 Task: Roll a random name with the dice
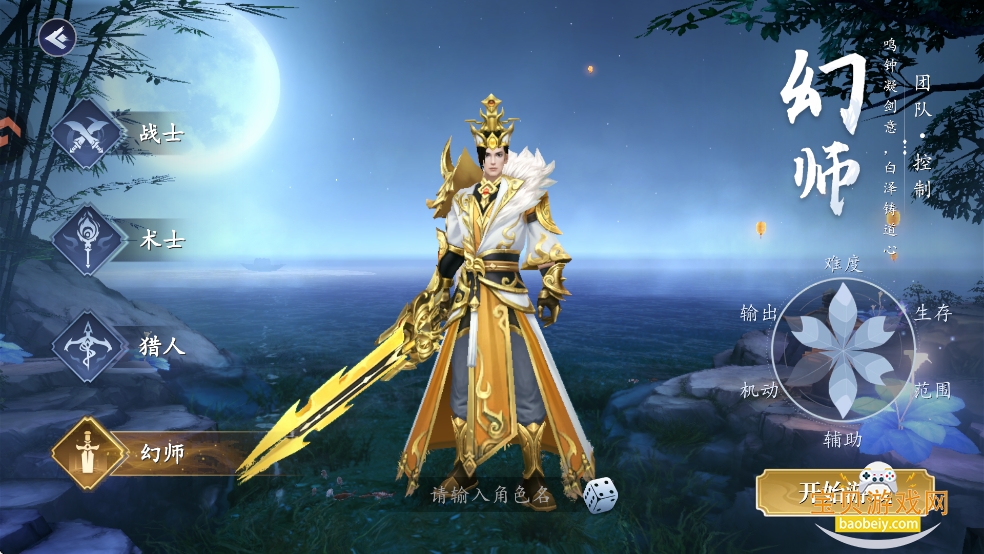599,494
